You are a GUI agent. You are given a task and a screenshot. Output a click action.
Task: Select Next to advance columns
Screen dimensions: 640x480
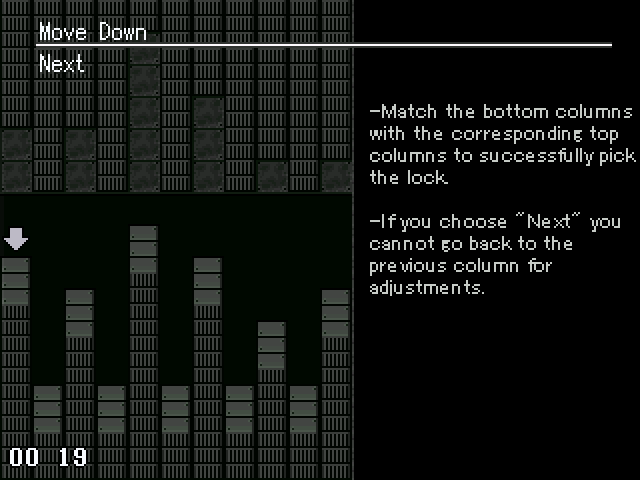[x=61, y=64]
